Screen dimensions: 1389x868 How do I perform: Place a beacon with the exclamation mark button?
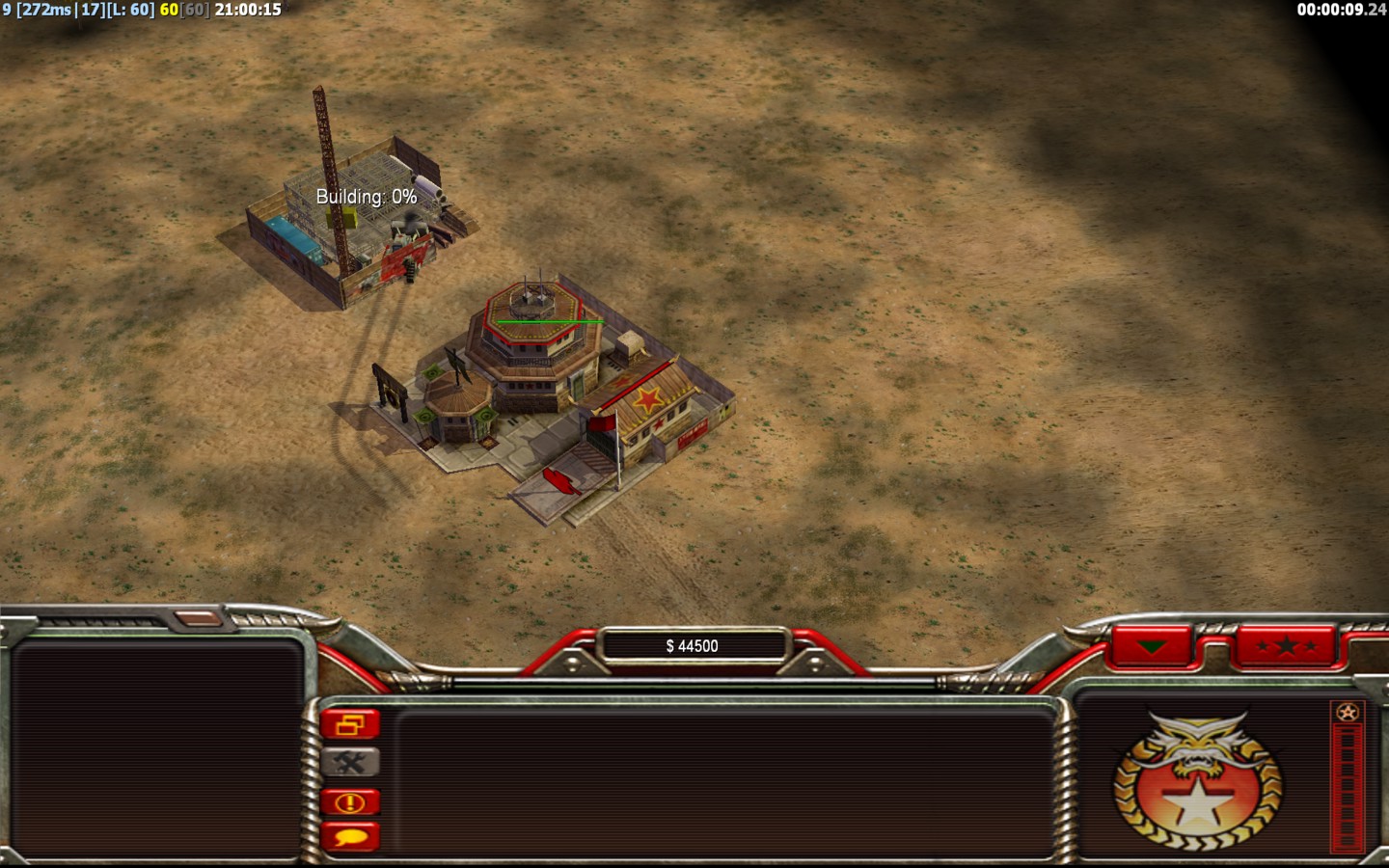click(350, 801)
